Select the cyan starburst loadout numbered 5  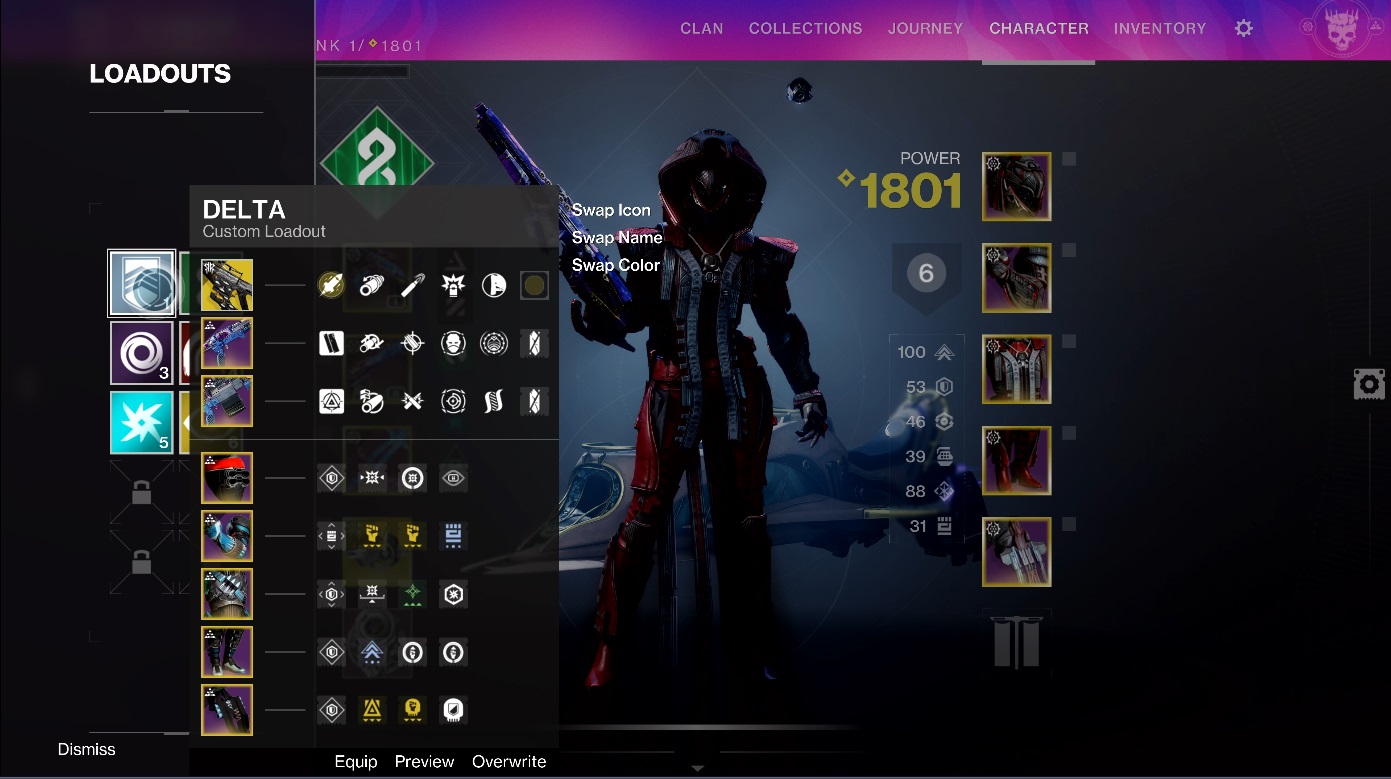pyautogui.click(x=142, y=422)
